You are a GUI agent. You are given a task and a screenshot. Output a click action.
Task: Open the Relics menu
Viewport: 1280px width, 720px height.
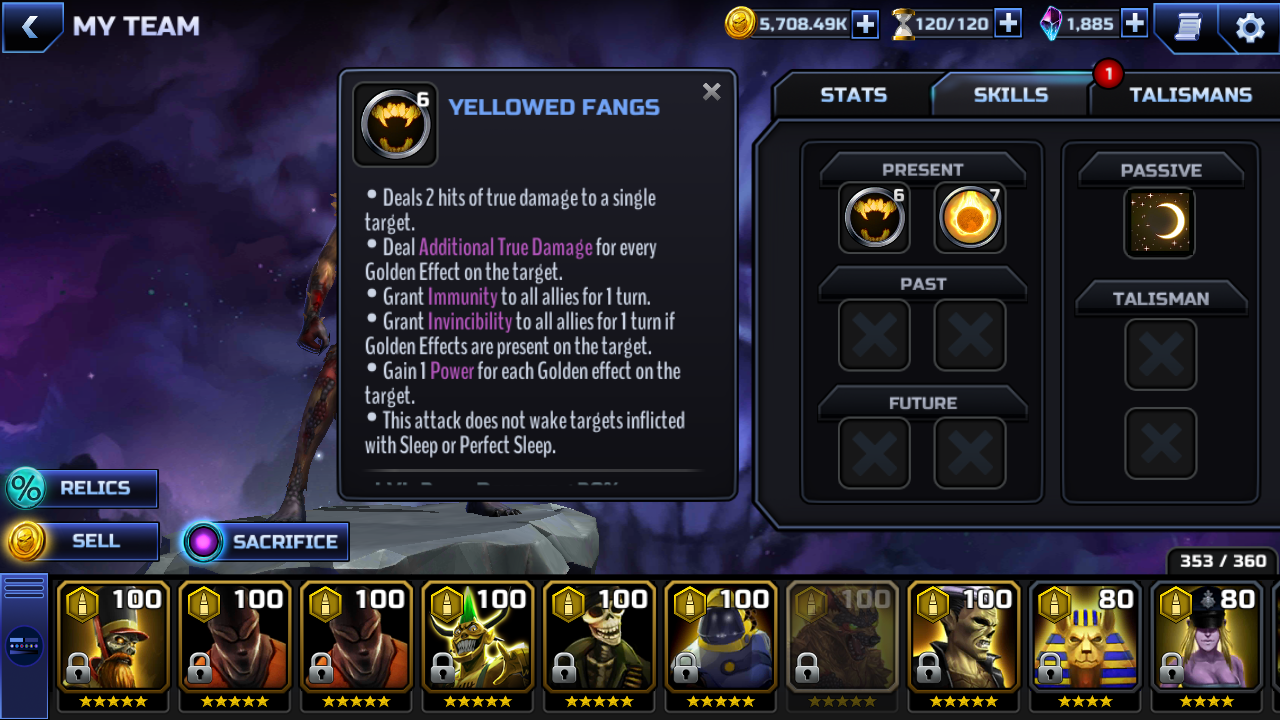click(83, 488)
